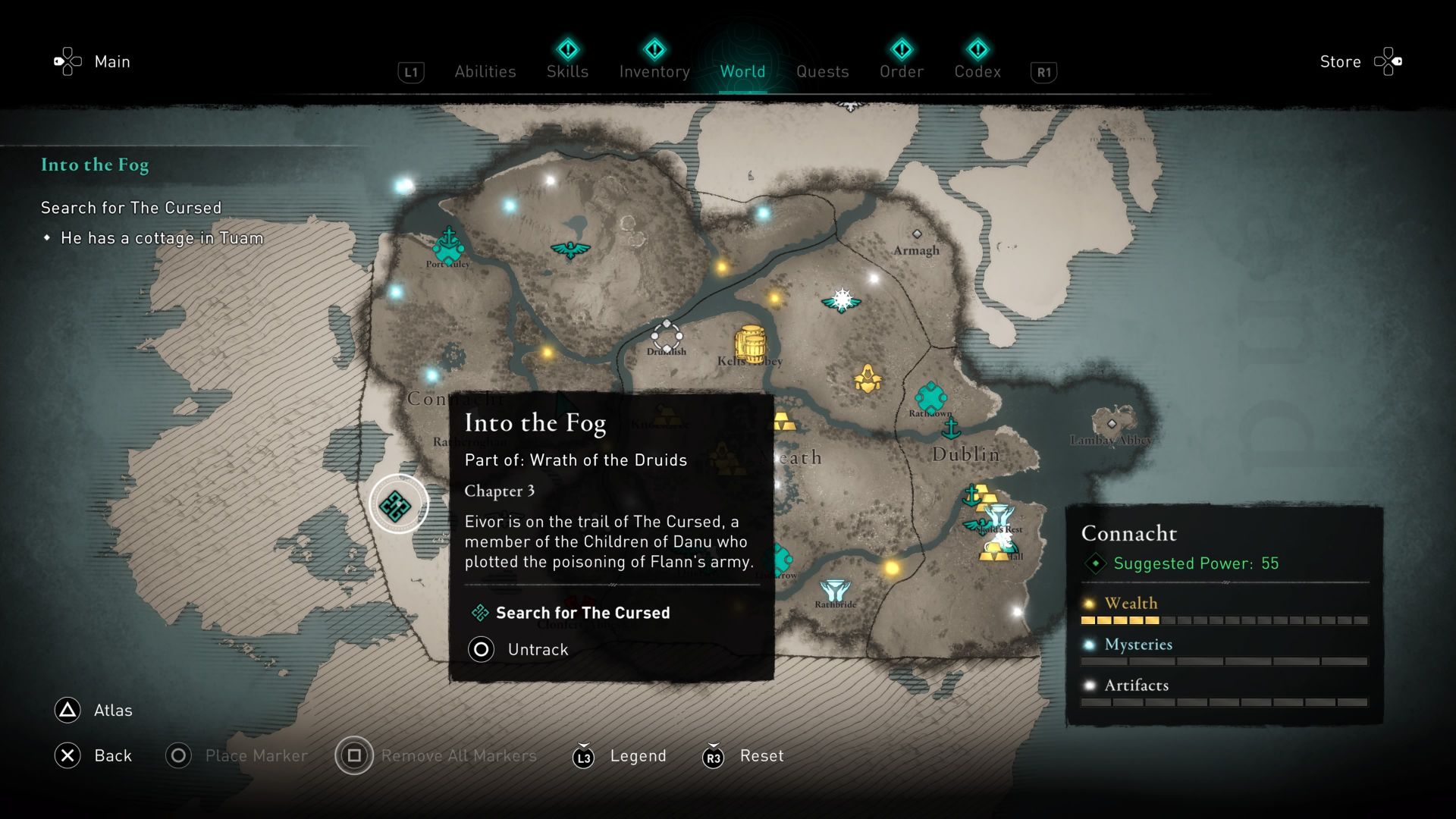Untrack the Into the Fog quest
Screen dimensions: 1456x819
pos(537,649)
